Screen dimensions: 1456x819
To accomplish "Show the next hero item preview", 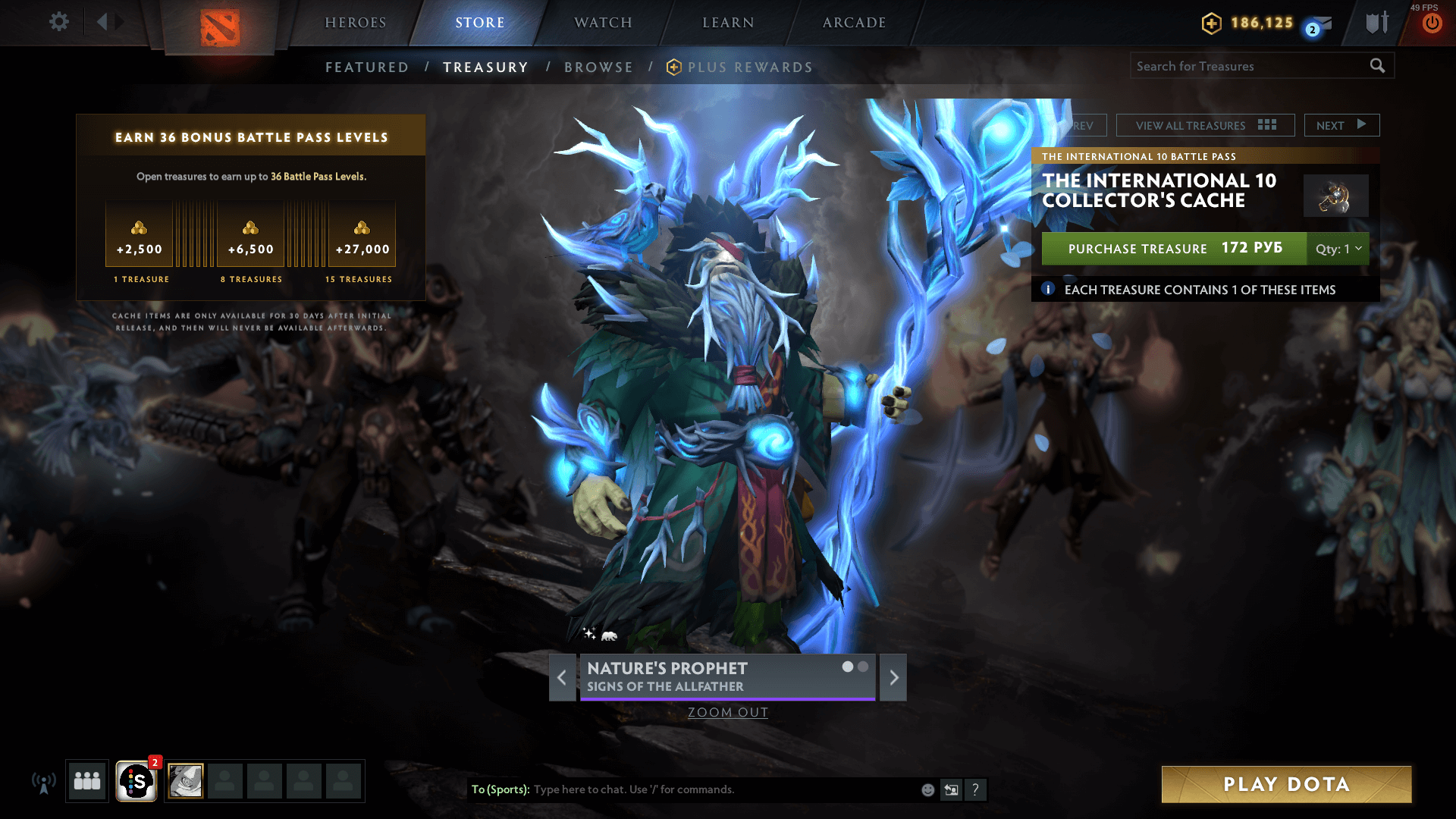I will [893, 677].
